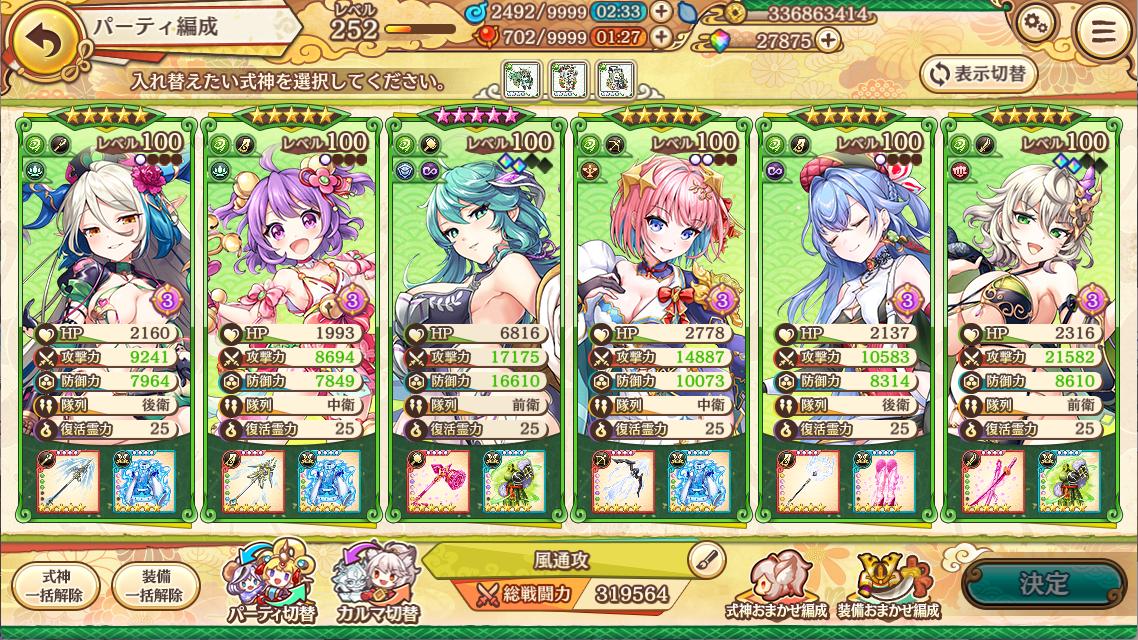This screenshot has height=640, width=1138.
Task: Open the hamburger main menu
Action: (x=1102, y=31)
